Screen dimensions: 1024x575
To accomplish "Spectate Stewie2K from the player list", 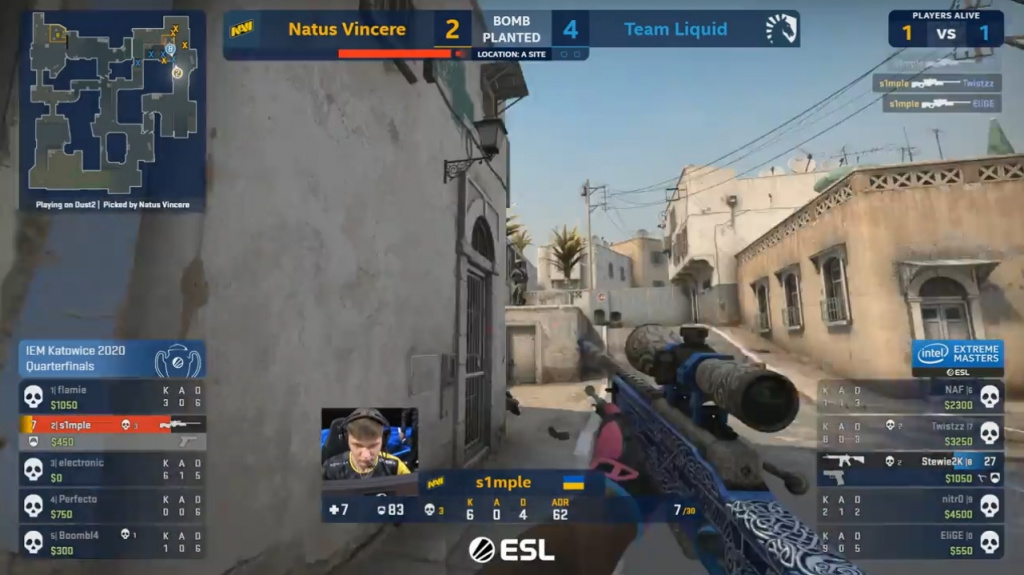I will coord(909,469).
